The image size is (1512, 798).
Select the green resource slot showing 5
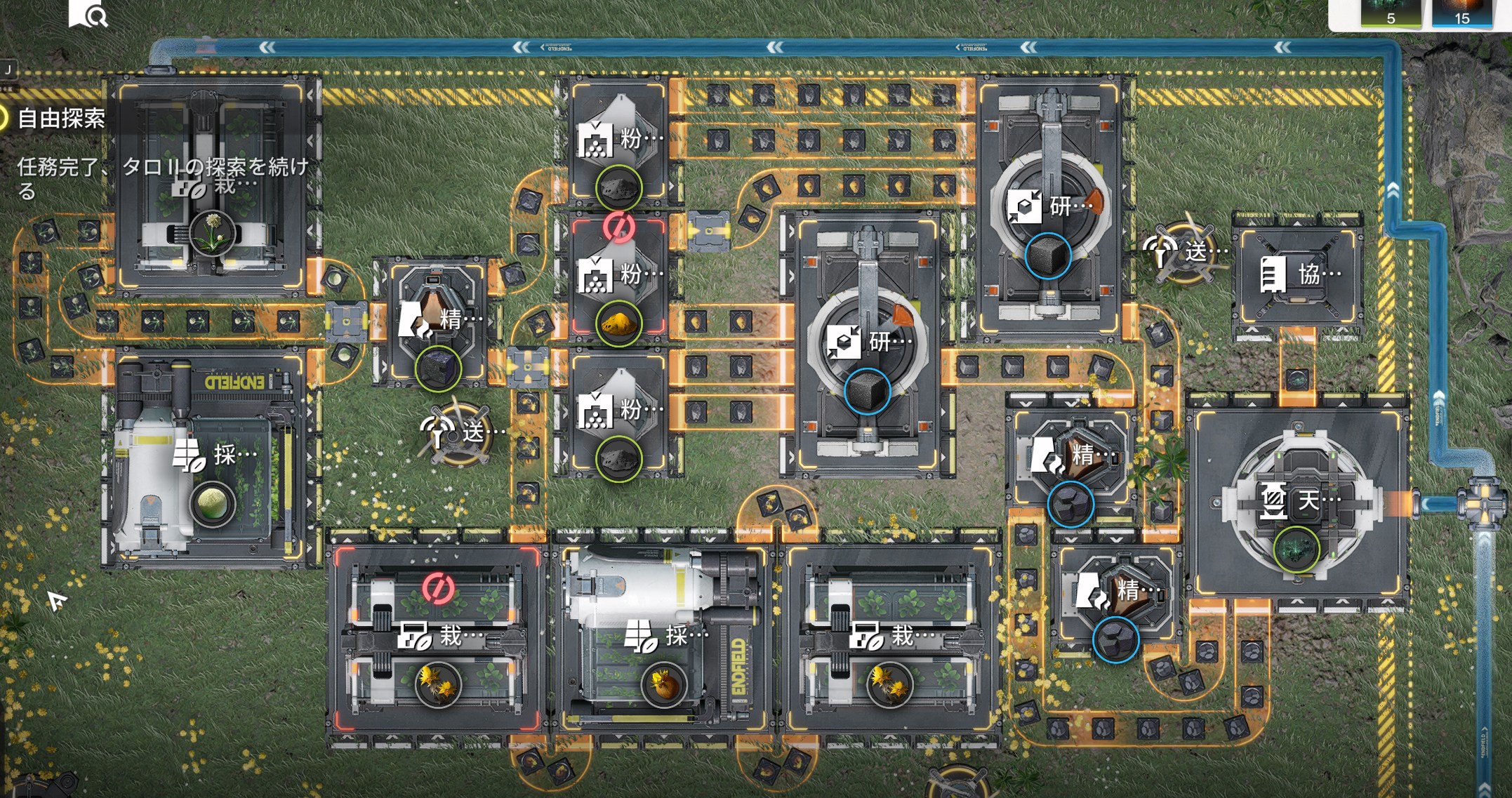1391,14
